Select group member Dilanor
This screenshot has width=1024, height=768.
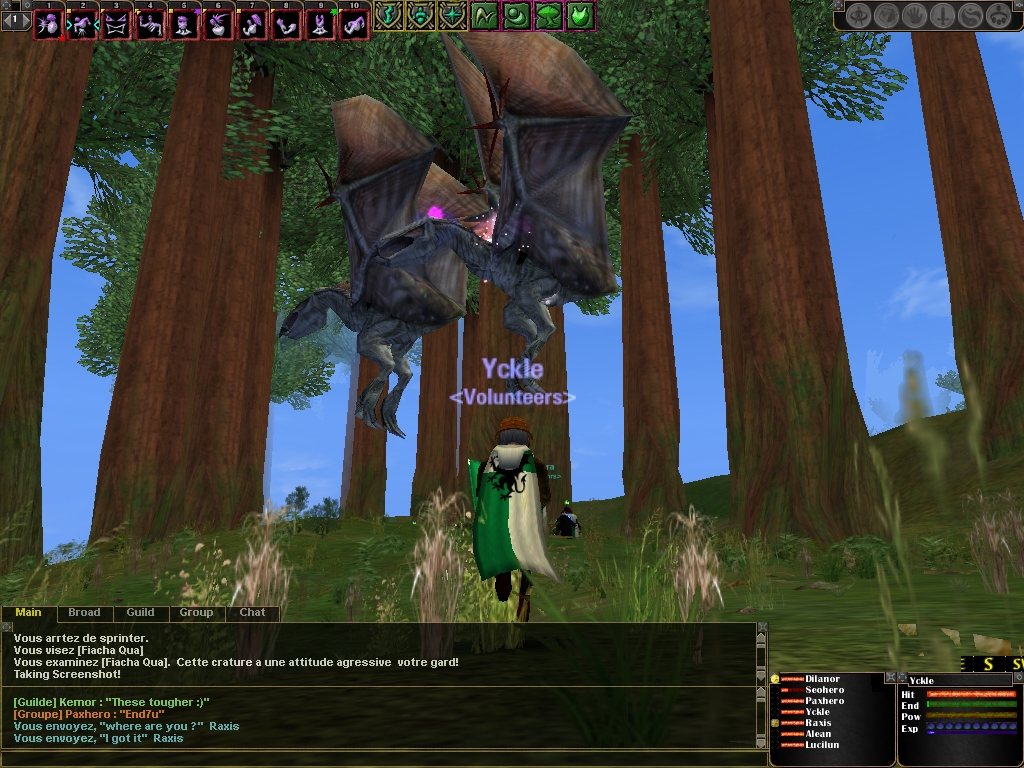tap(823, 679)
